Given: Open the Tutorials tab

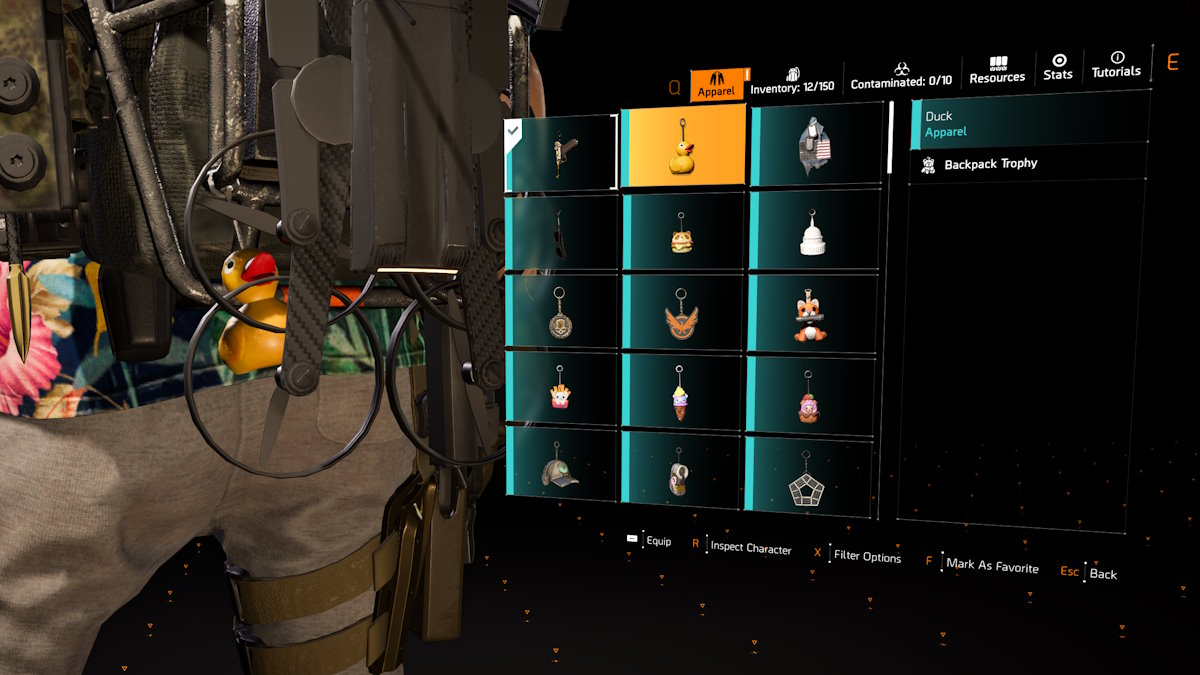Looking at the screenshot, I should 1116,65.
